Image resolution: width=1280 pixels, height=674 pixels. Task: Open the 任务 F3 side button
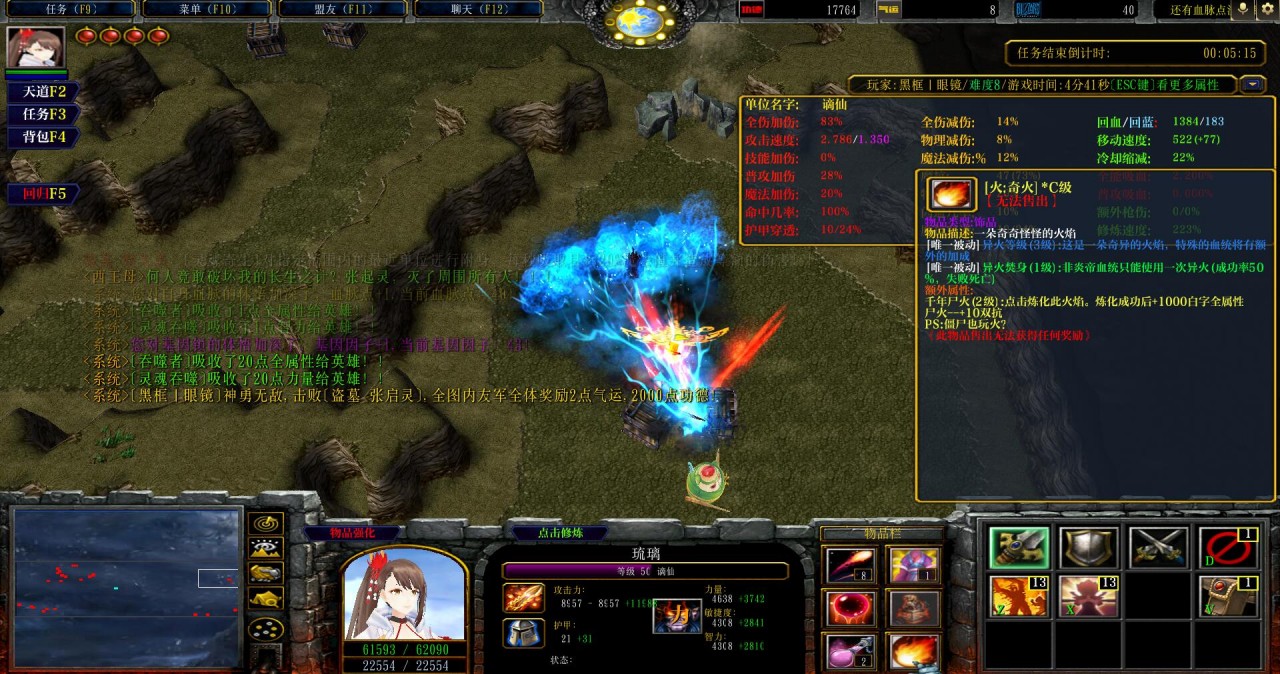point(38,115)
